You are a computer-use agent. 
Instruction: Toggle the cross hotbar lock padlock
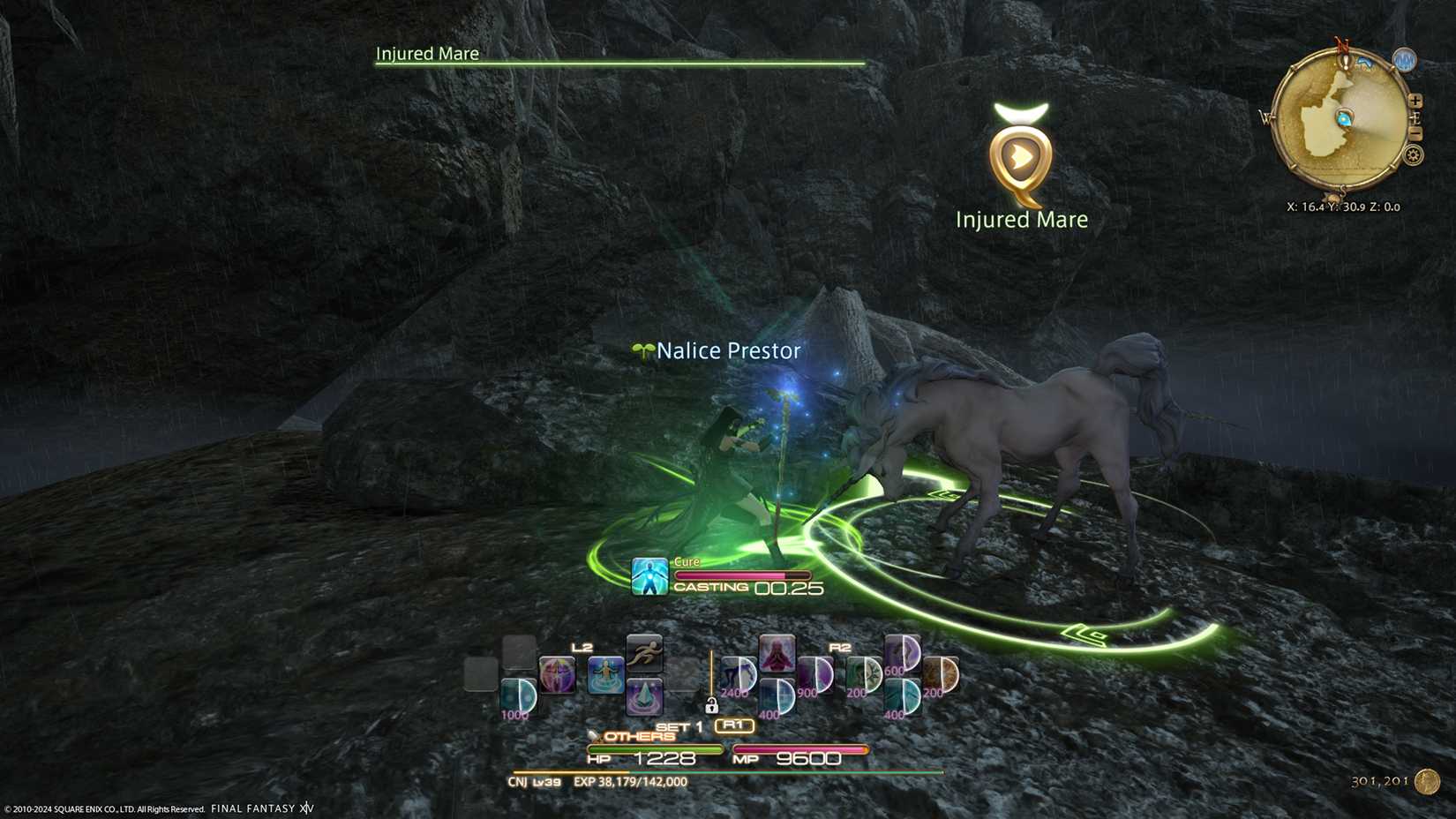(x=711, y=706)
